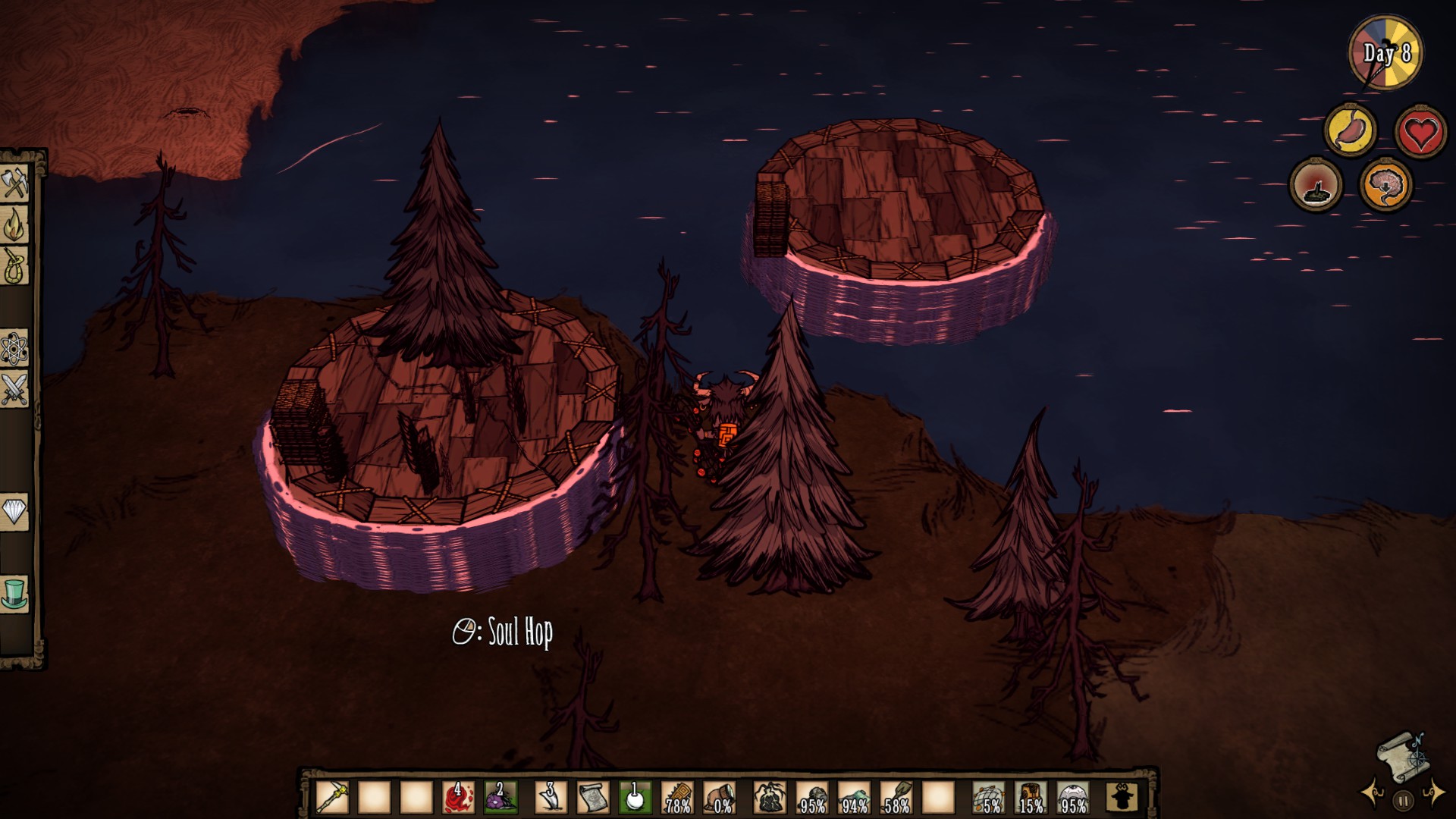Screen dimensions: 1456x819
Task: Choose the 0% durability item slot
Action: [720, 797]
